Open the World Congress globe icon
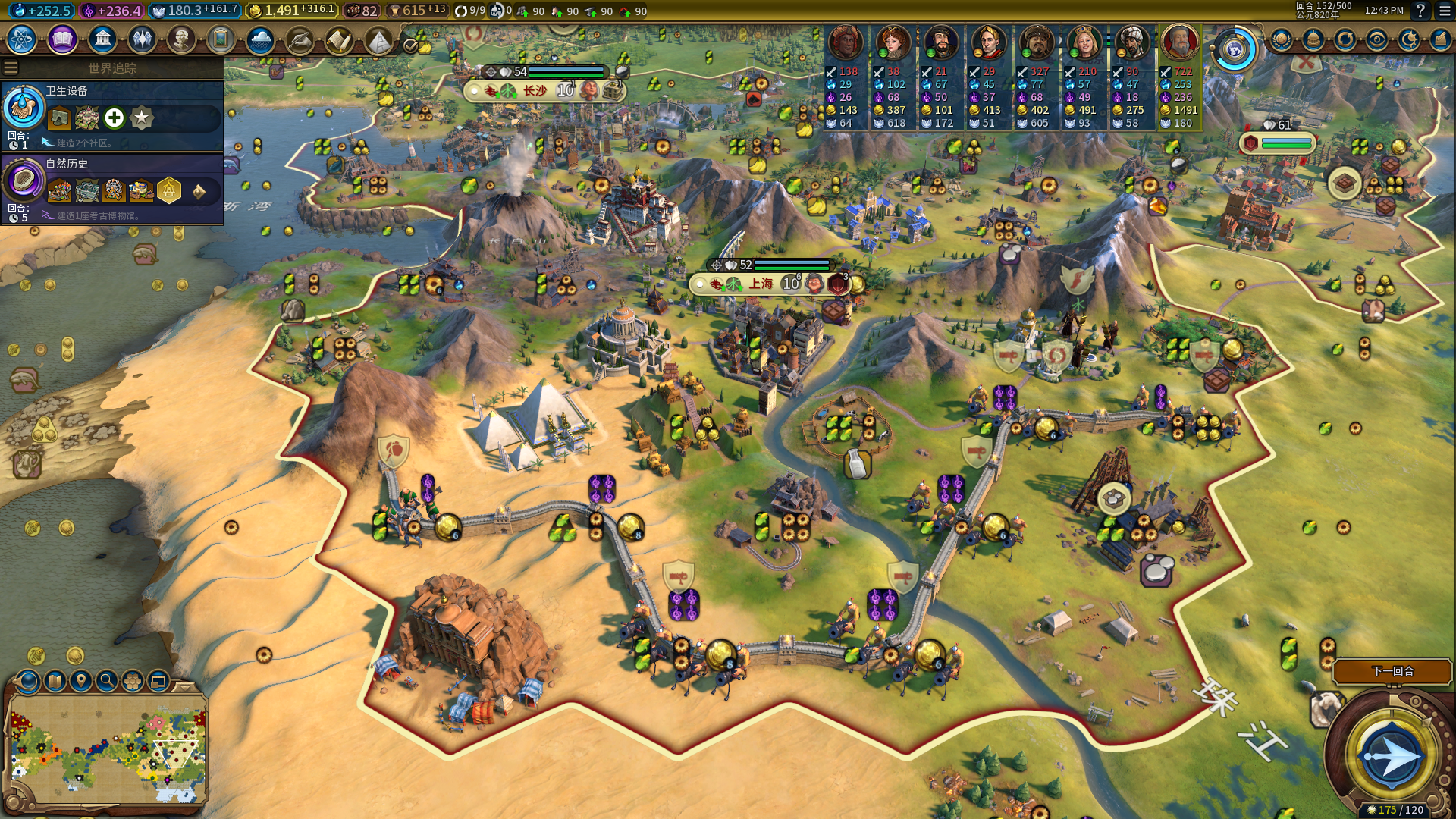The width and height of the screenshot is (1456, 819). click(1235, 50)
